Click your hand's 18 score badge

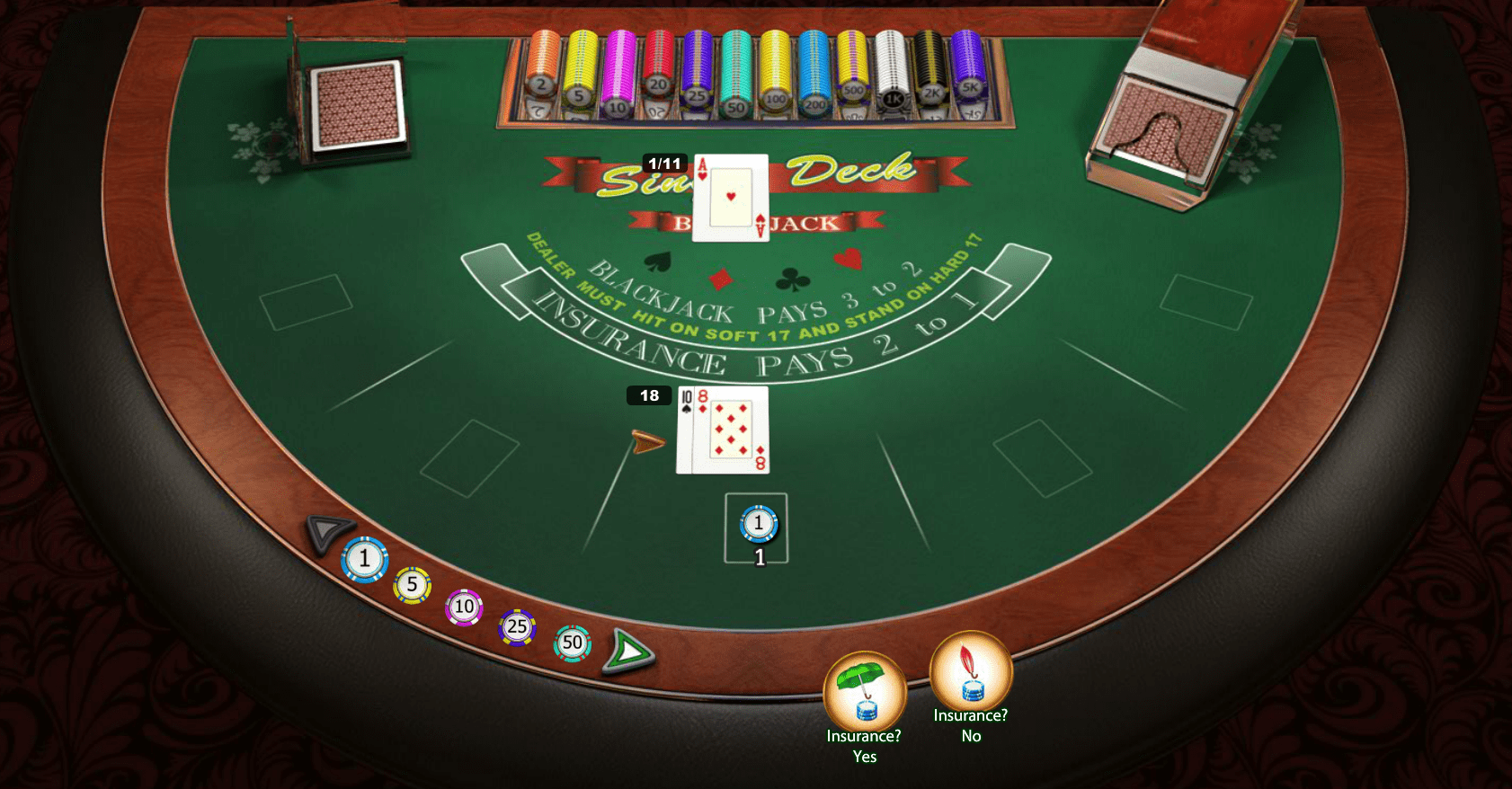(649, 395)
